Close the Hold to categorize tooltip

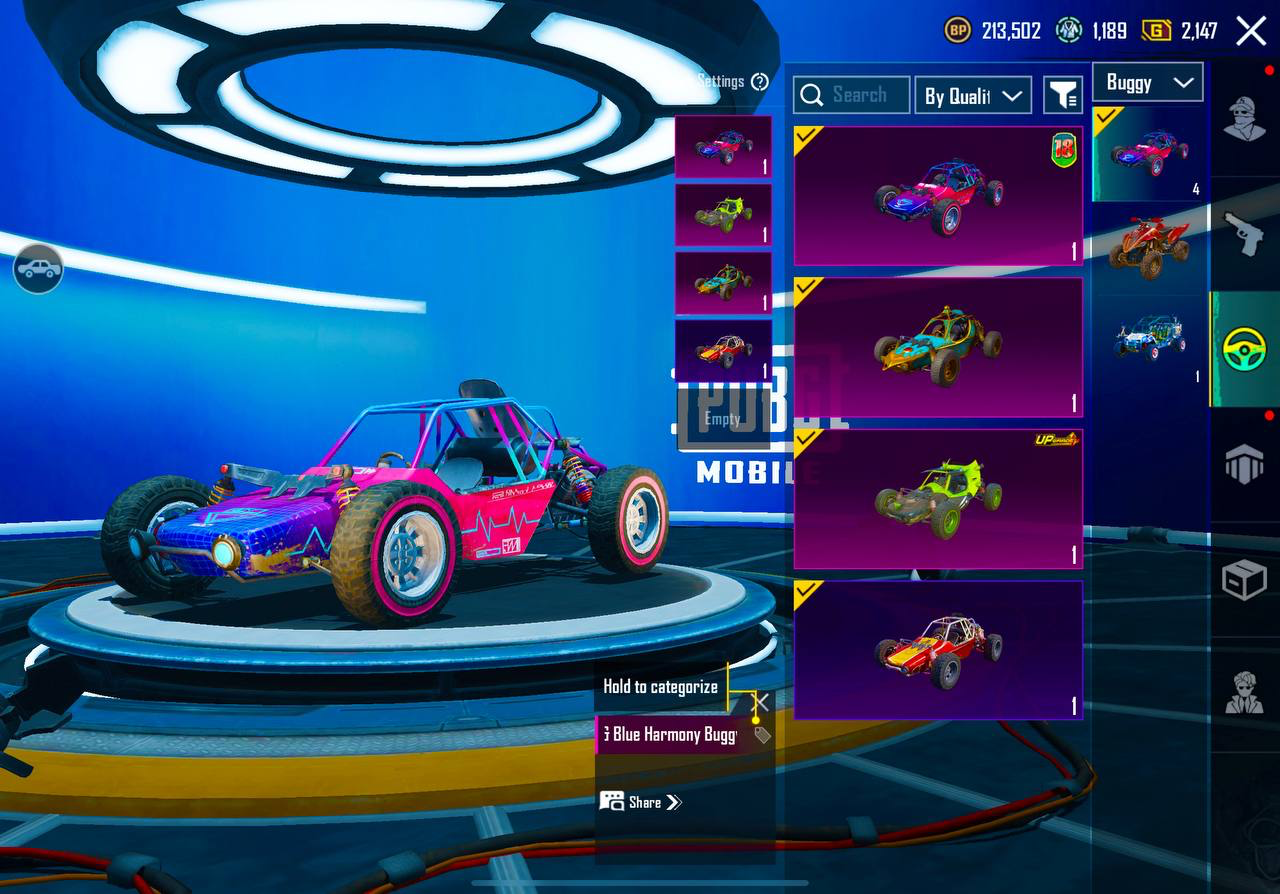pyautogui.click(x=761, y=701)
